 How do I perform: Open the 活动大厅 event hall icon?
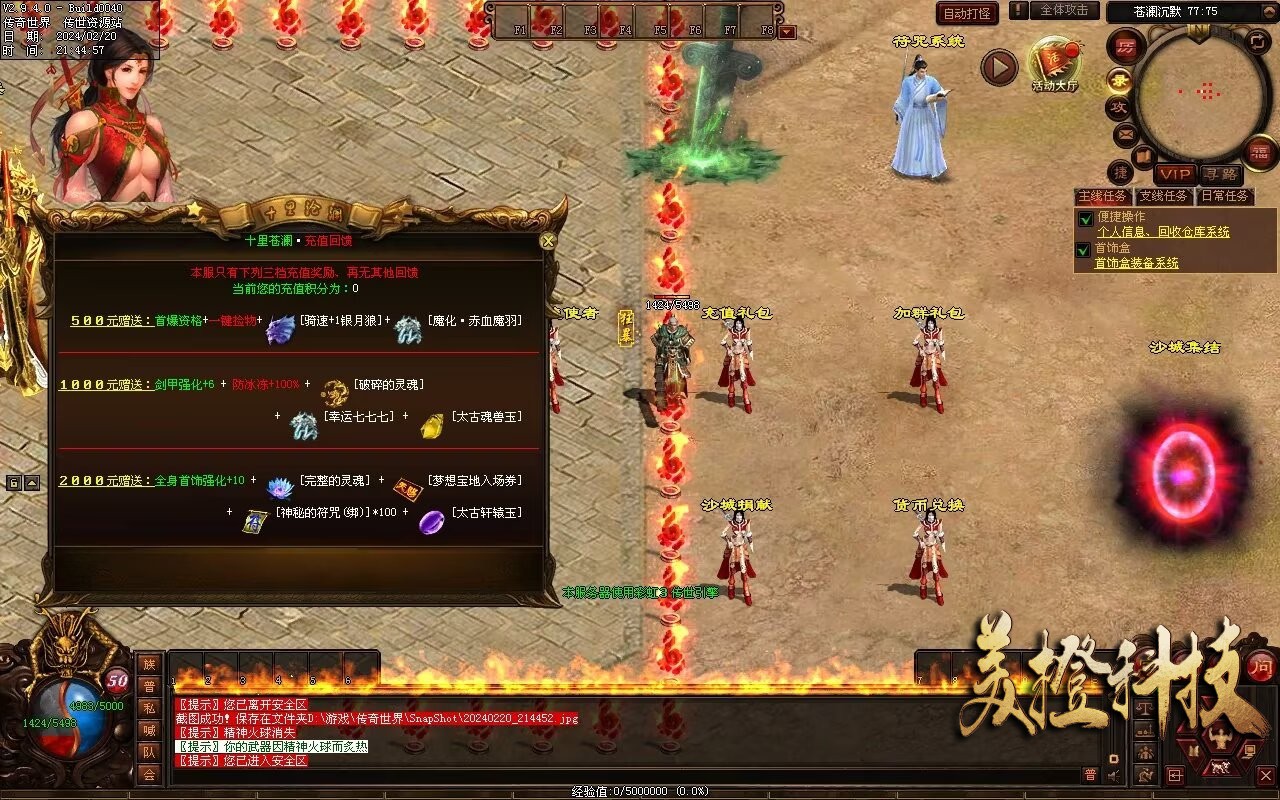(1055, 63)
